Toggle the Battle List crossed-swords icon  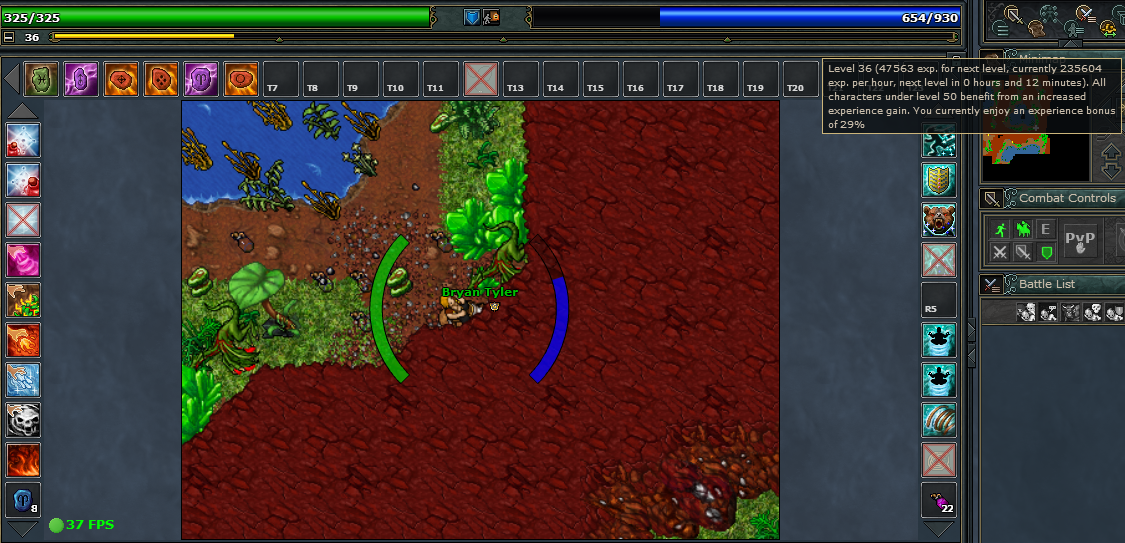(x=991, y=284)
